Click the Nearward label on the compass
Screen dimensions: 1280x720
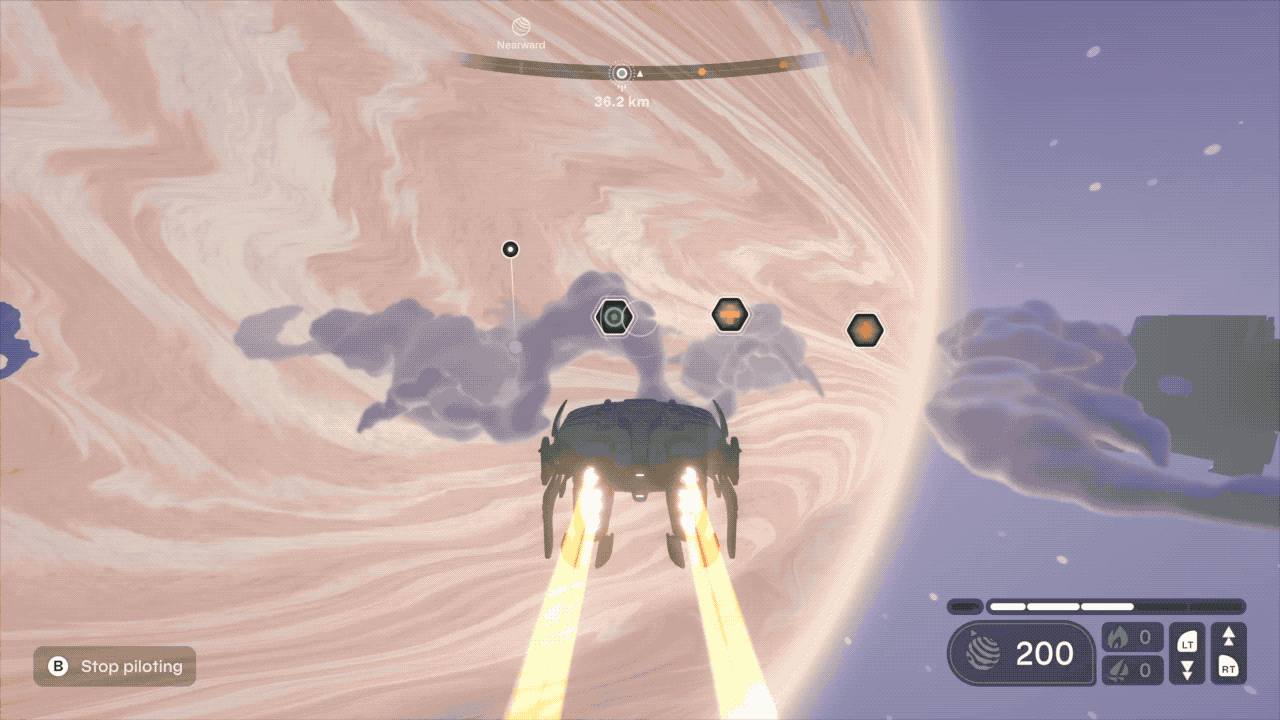tap(521, 44)
